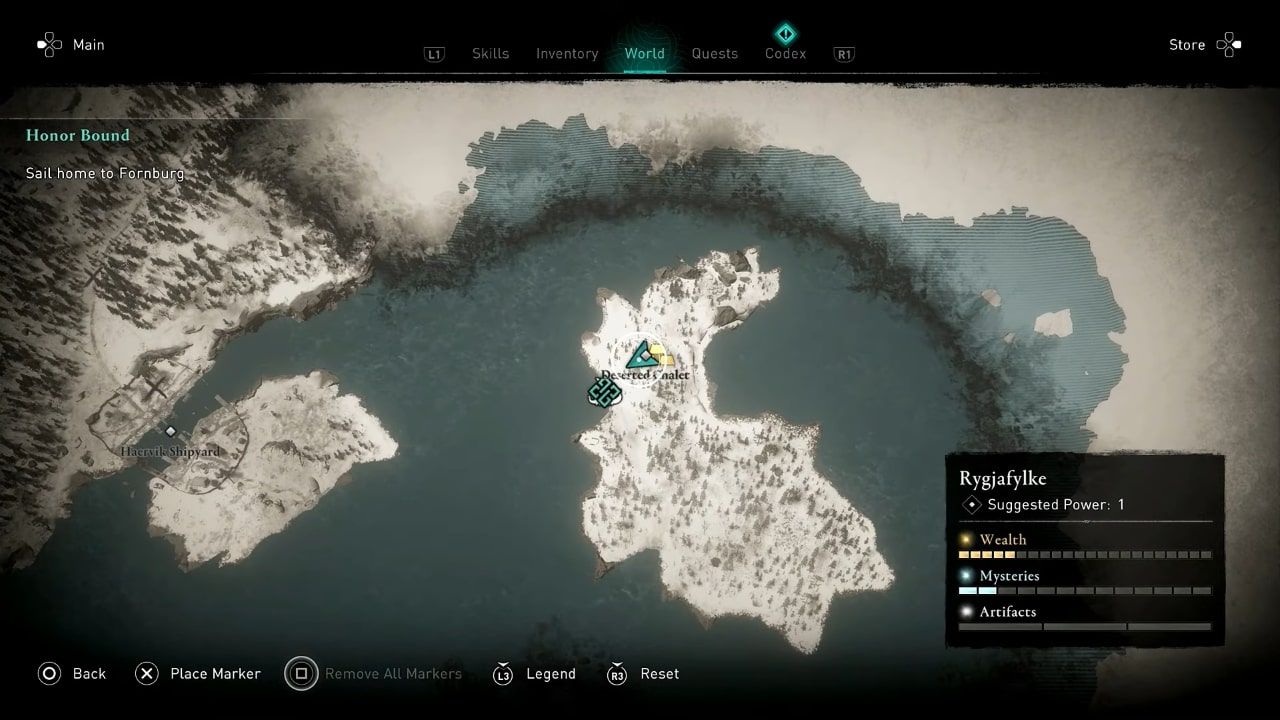The width and height of the screenshot is (1280, 720).
Task: Switch to the Skills tab
Action: (x=490, y=54)
